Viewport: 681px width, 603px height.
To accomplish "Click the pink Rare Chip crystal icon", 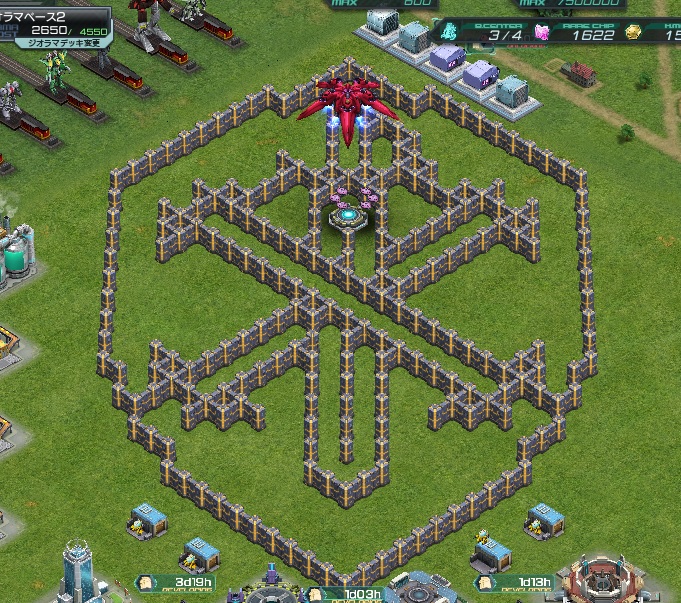I will click(544, 33).
